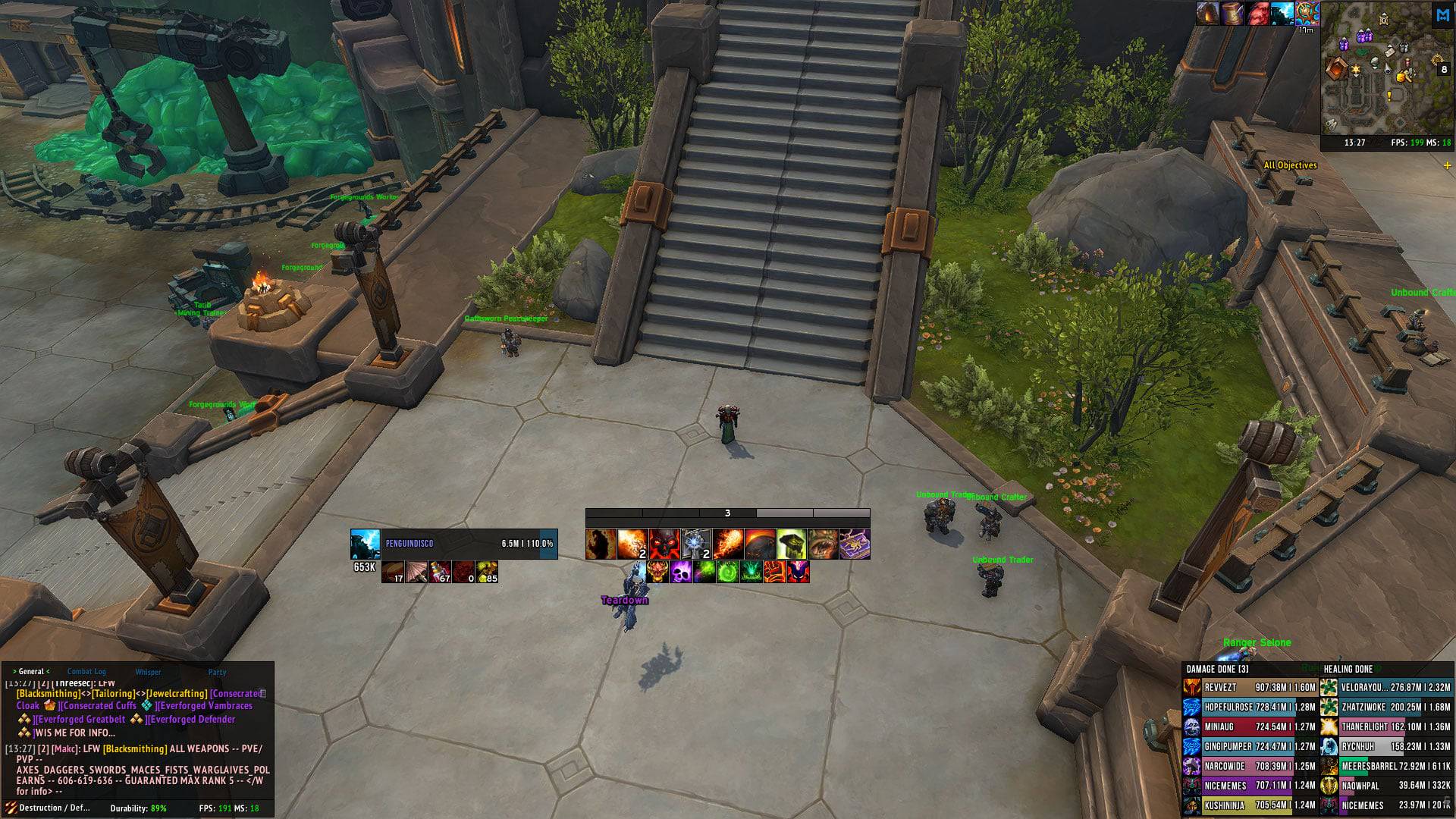
Task: Switch to the Combat Log chat tab
Action: pyautogui.click(x=86, y=671)
